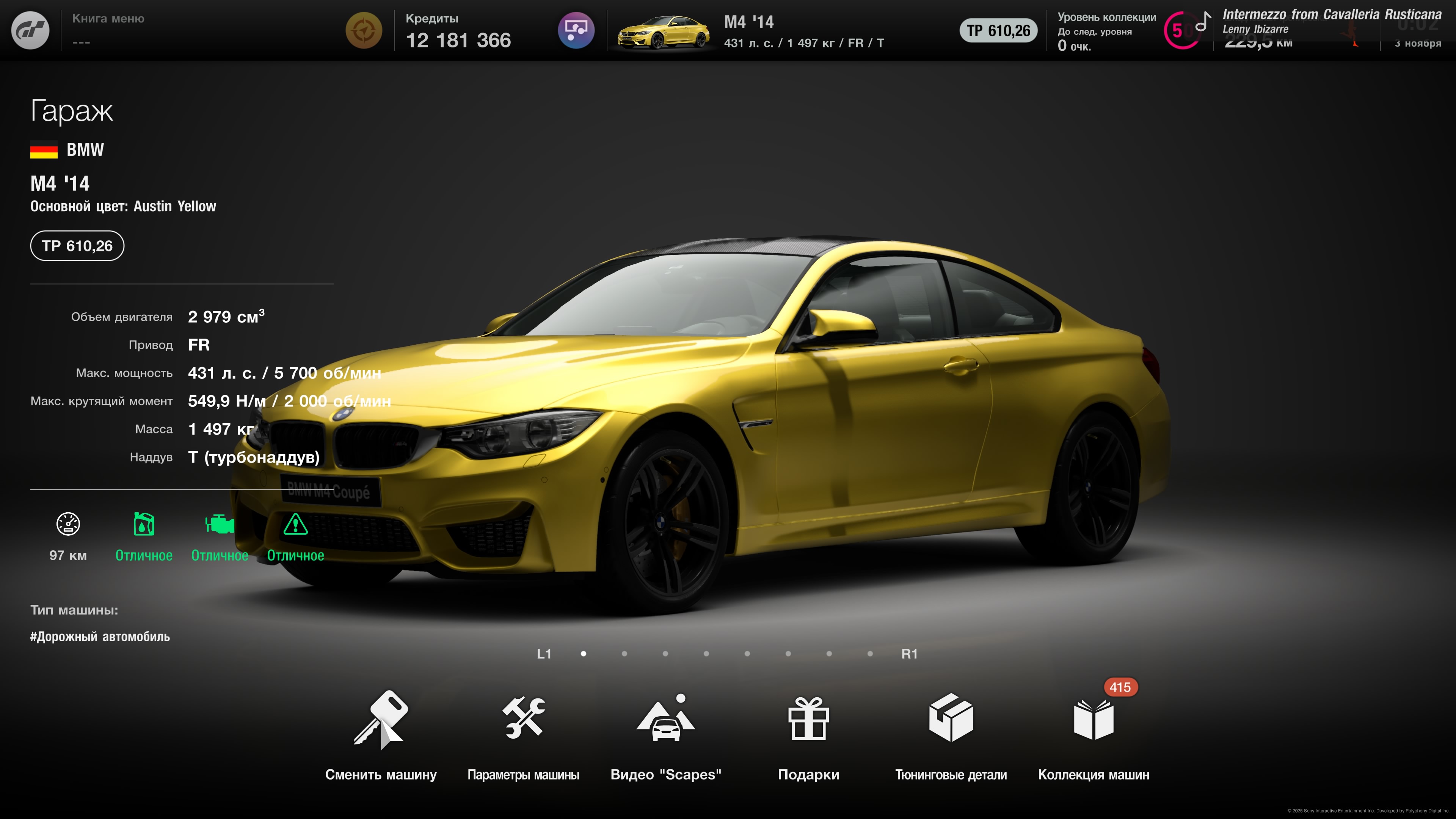
Task: Select the yellow M4 car thumbnail
Action: coord(663,31)
